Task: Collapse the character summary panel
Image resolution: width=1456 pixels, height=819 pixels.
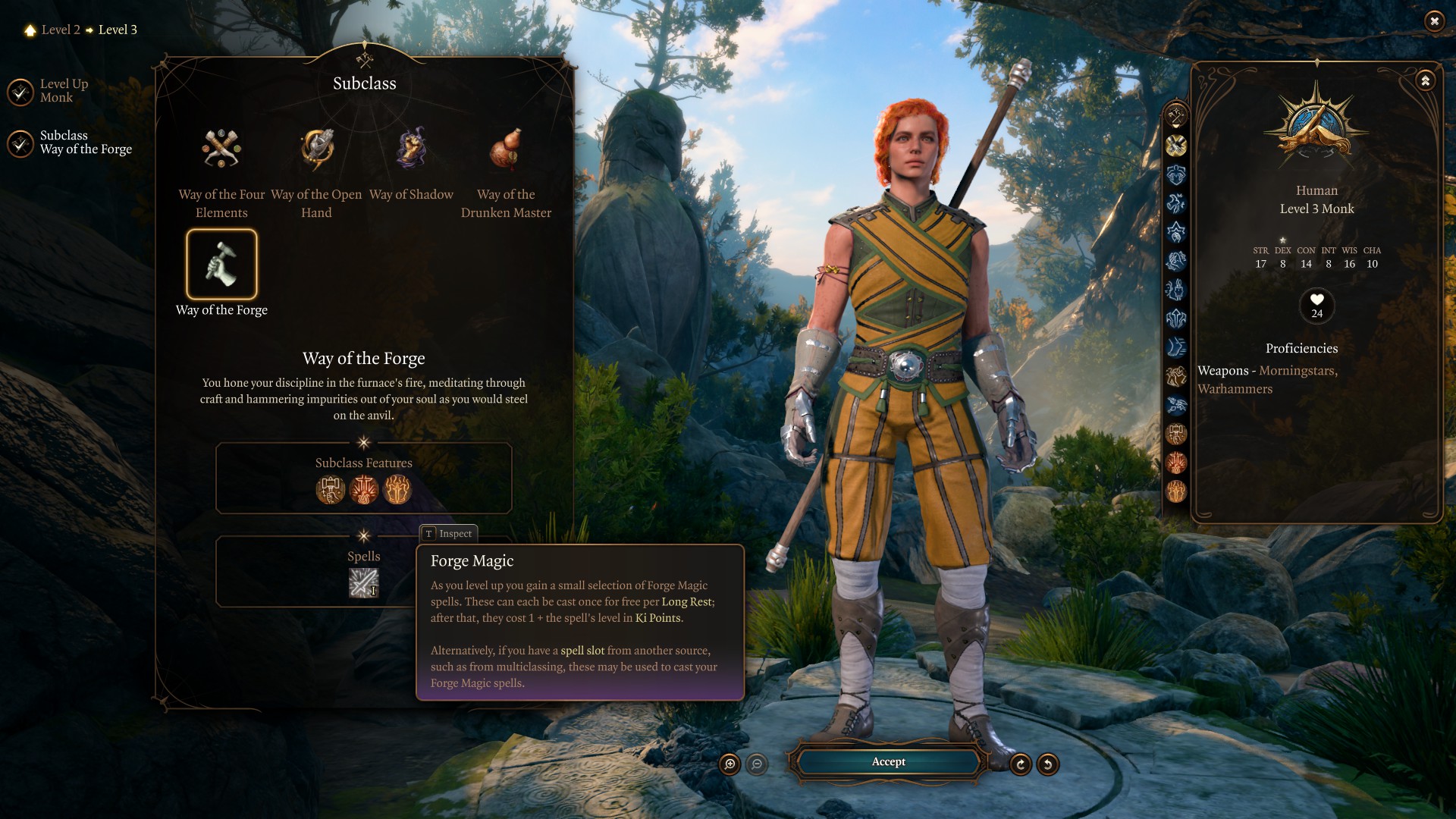Action: pyautogui.click(x=1426, y=80)
